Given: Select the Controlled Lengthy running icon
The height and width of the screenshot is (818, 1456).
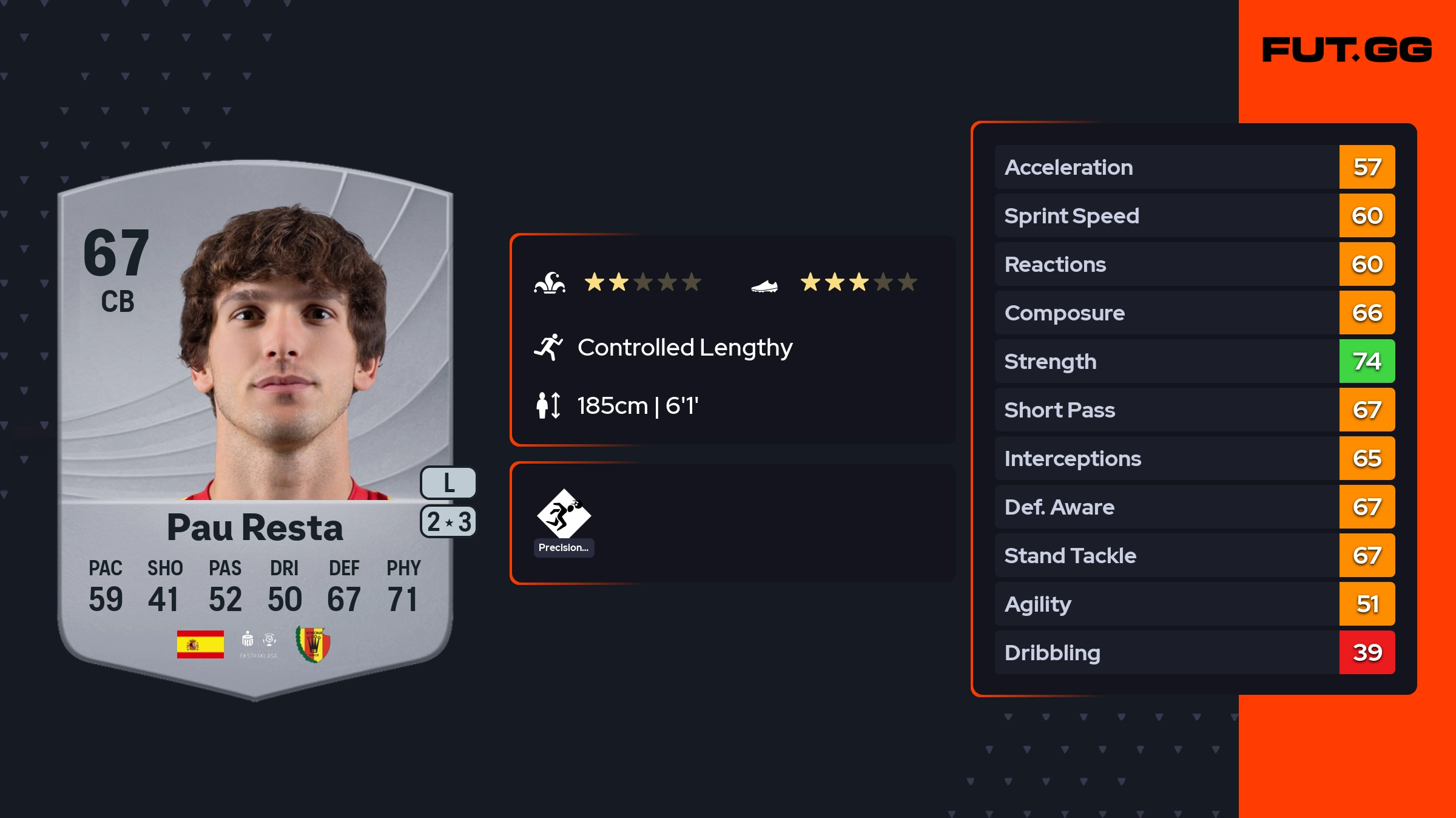Looking at the screenshot, I should [x=548, y=347].
